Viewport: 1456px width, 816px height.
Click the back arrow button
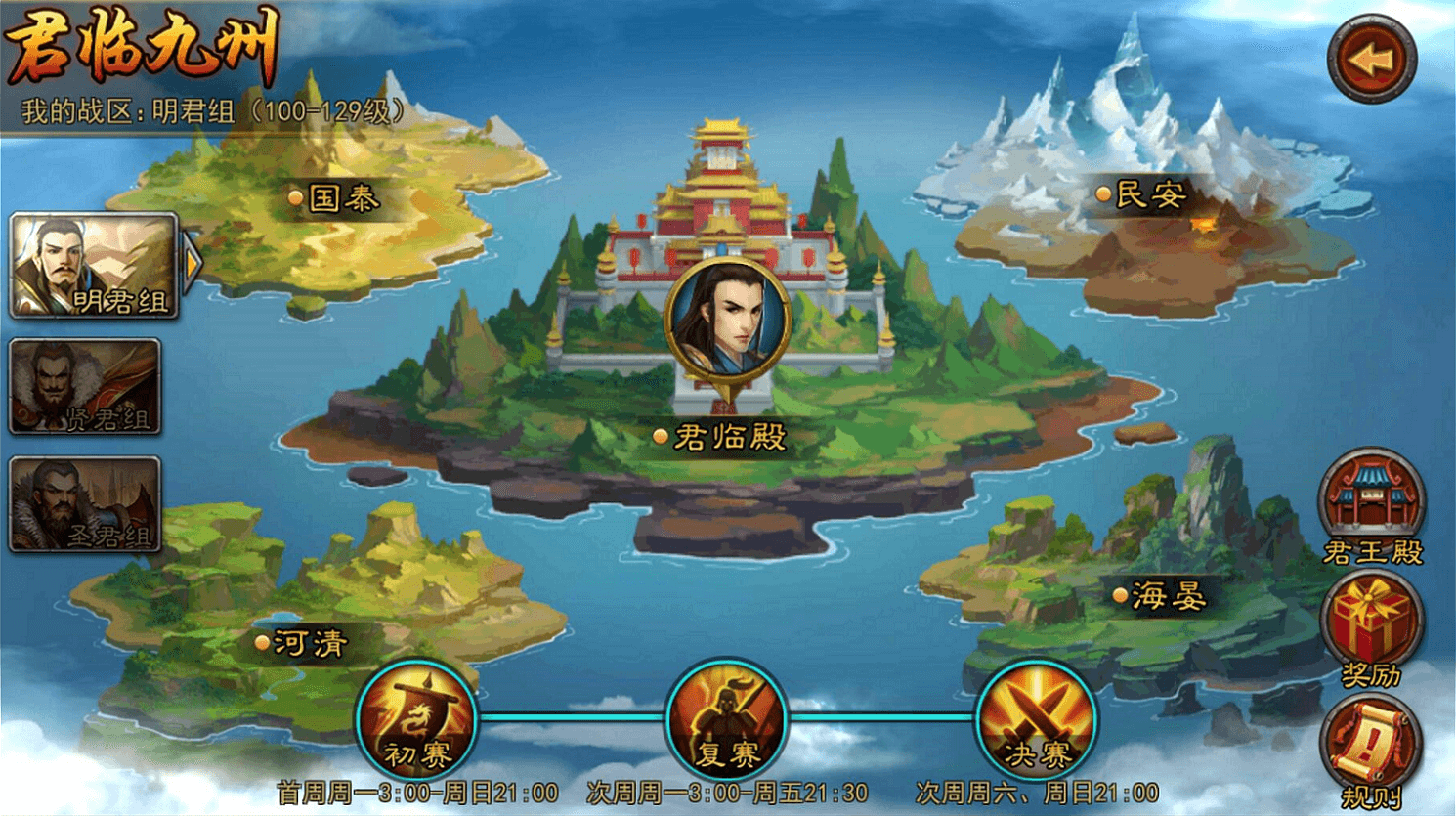click(x=1371, y=60)
